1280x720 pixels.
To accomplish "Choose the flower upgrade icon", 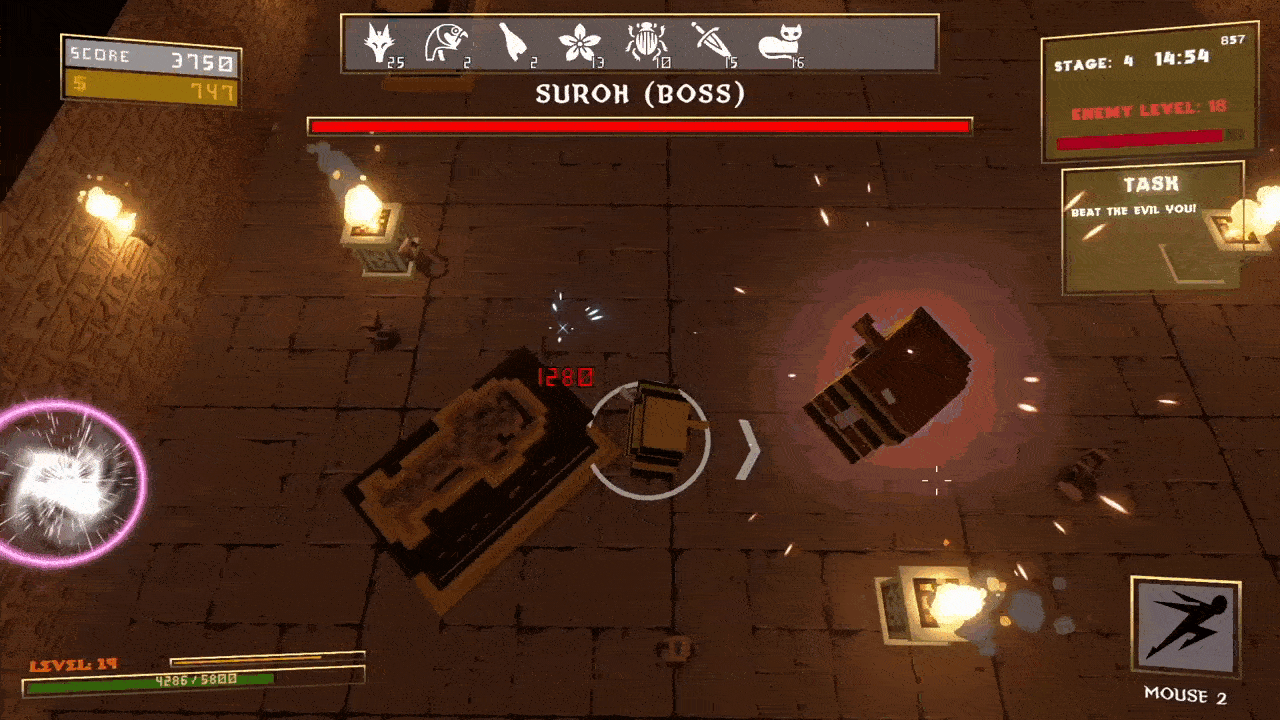I will [x=578, y=43].
